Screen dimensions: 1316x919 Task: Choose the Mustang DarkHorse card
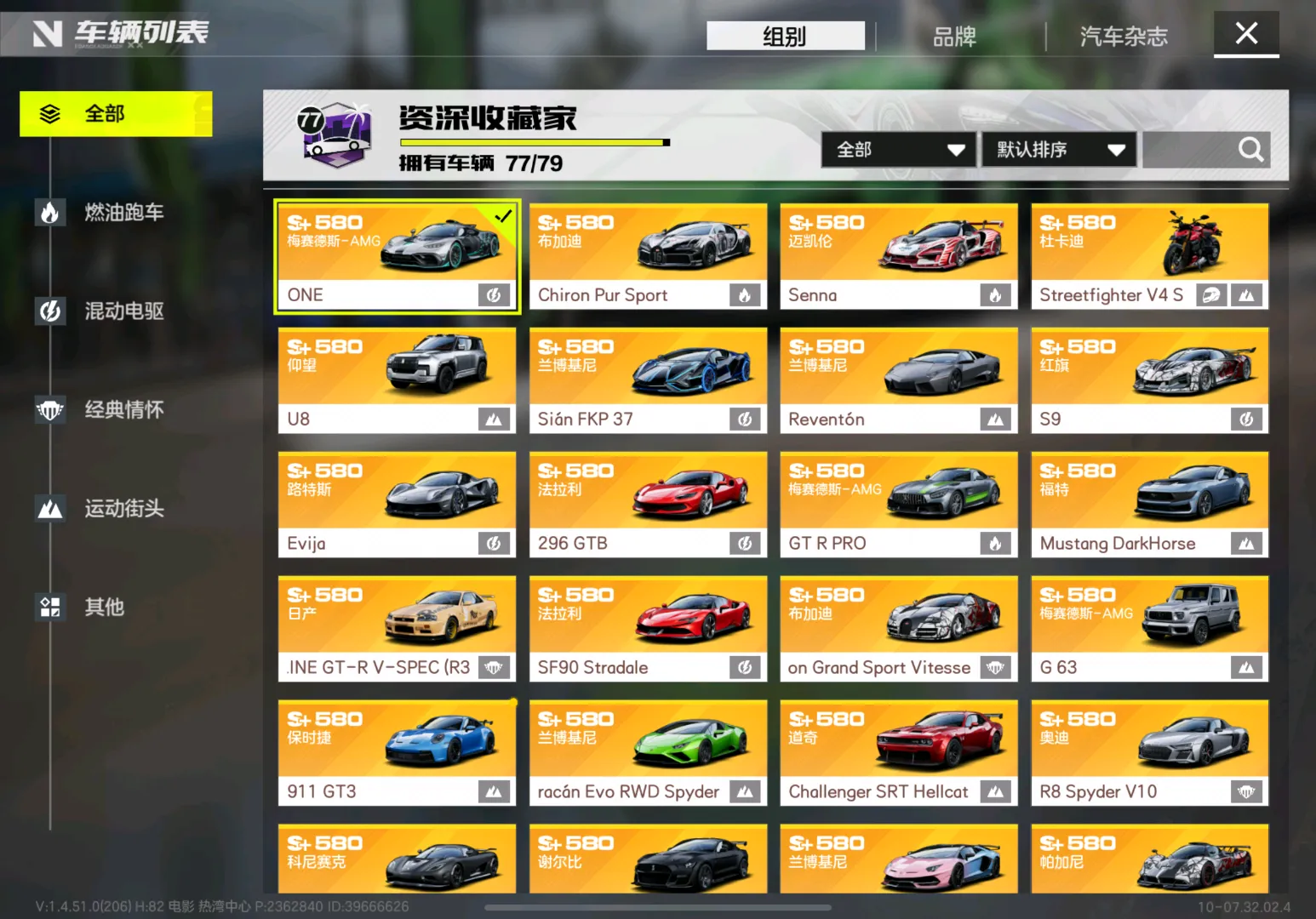tap(1149, 505)
